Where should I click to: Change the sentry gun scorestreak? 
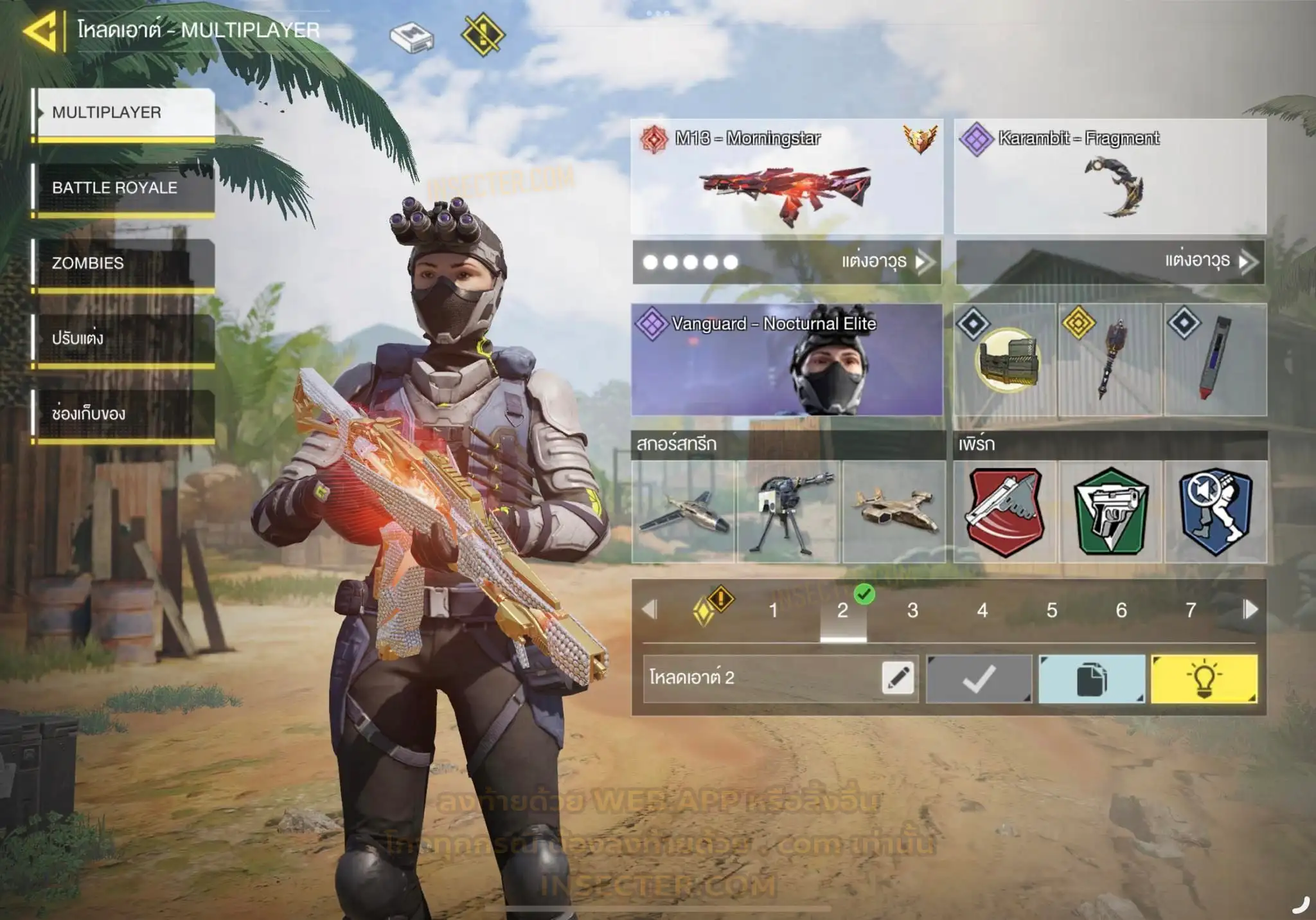click(x=789, y=512)
